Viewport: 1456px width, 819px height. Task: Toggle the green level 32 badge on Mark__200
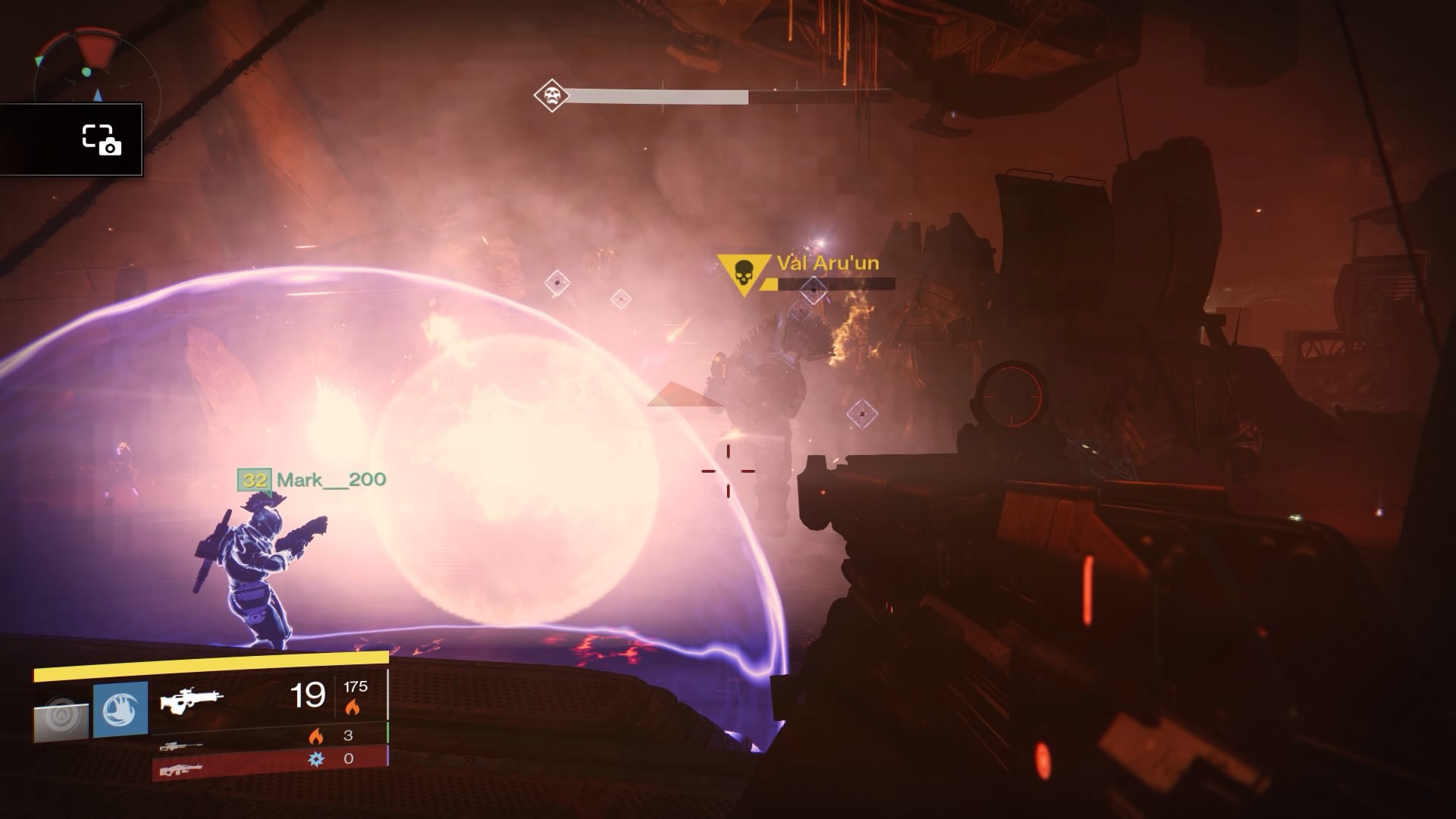point(256,480)
